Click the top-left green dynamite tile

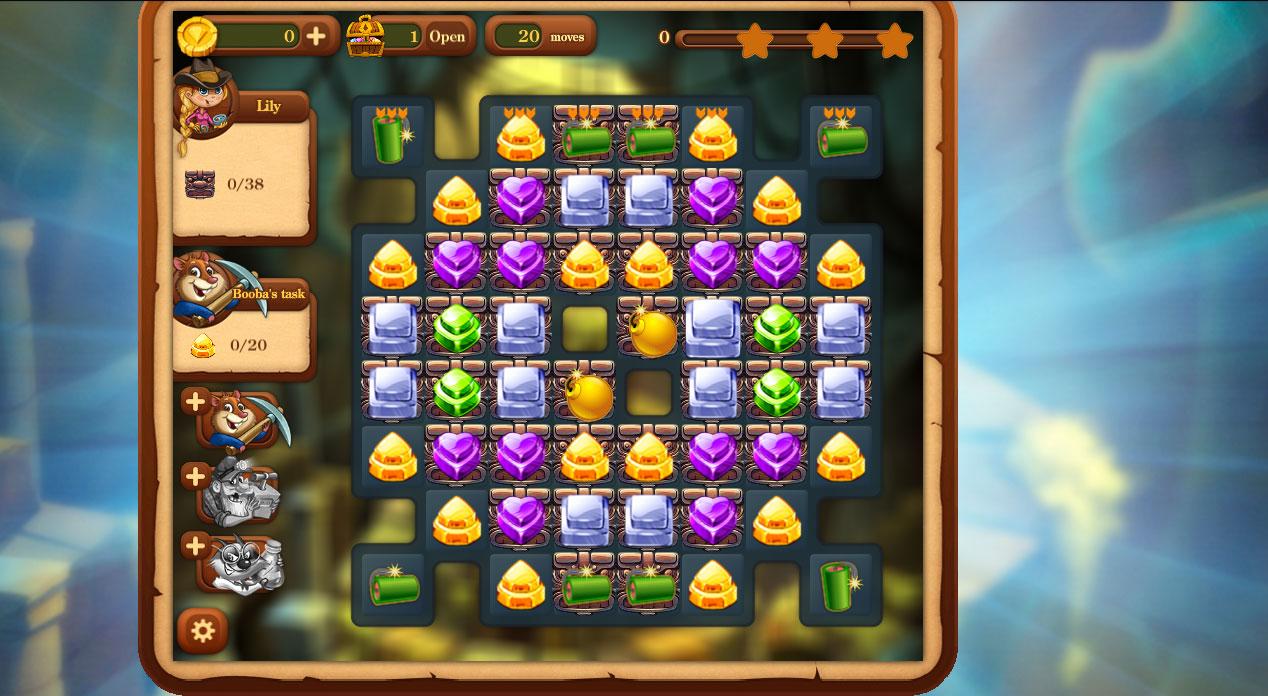click(x=392, y=136)
